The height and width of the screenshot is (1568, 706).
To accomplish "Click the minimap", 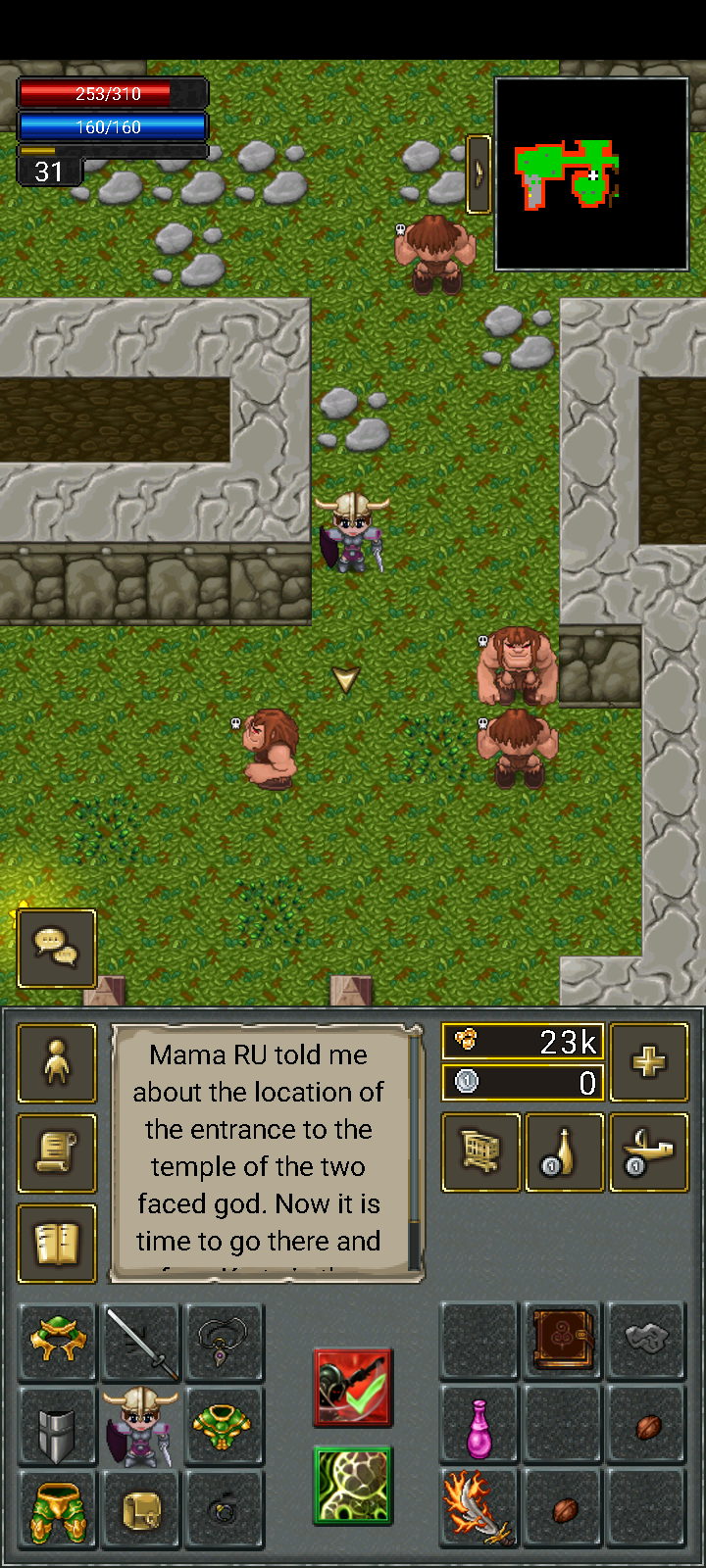I will pyautogui.click(x=591, y=173).
